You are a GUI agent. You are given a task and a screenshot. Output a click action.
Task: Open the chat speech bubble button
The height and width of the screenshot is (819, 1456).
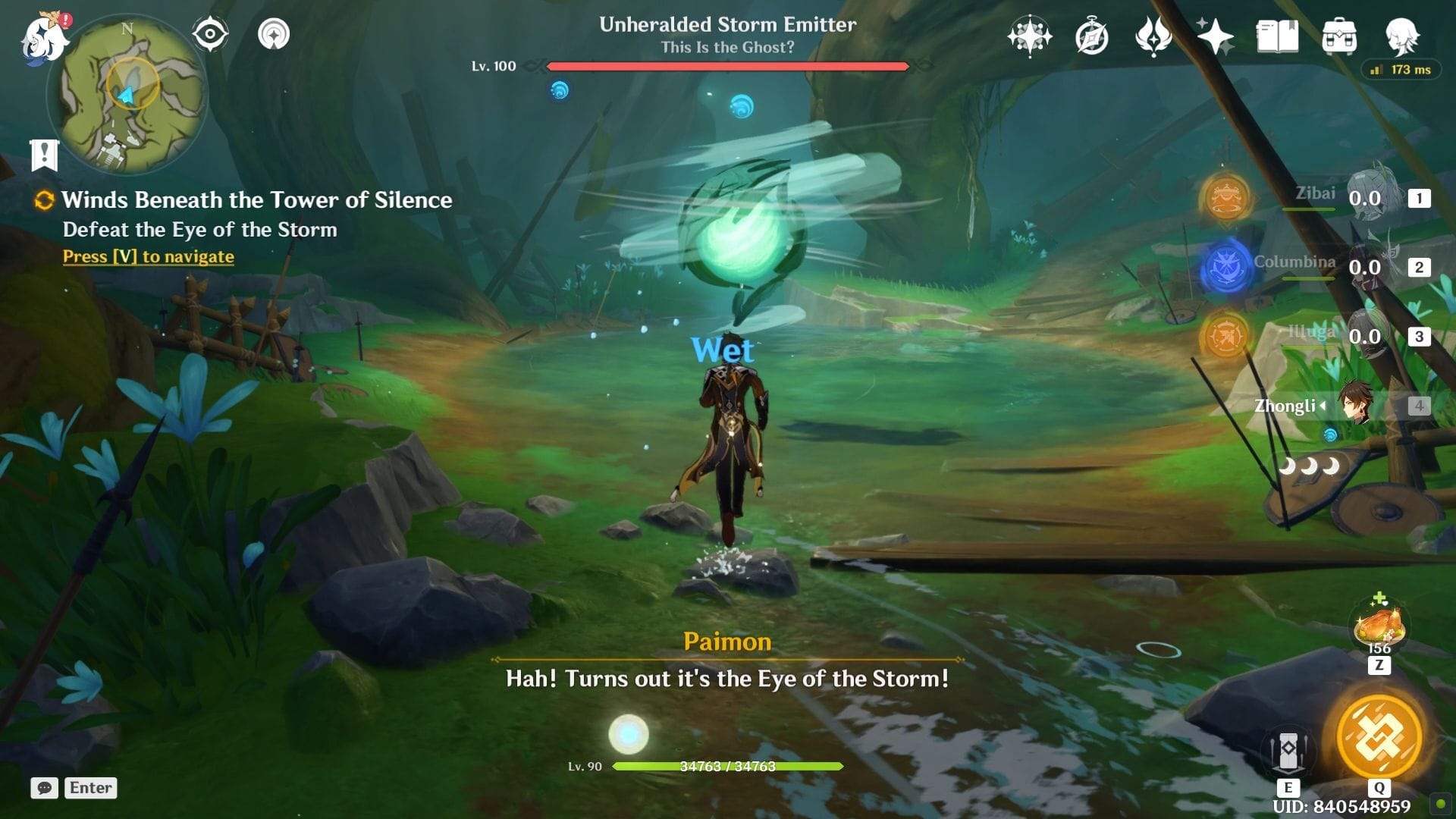click(x=45, y=788)
